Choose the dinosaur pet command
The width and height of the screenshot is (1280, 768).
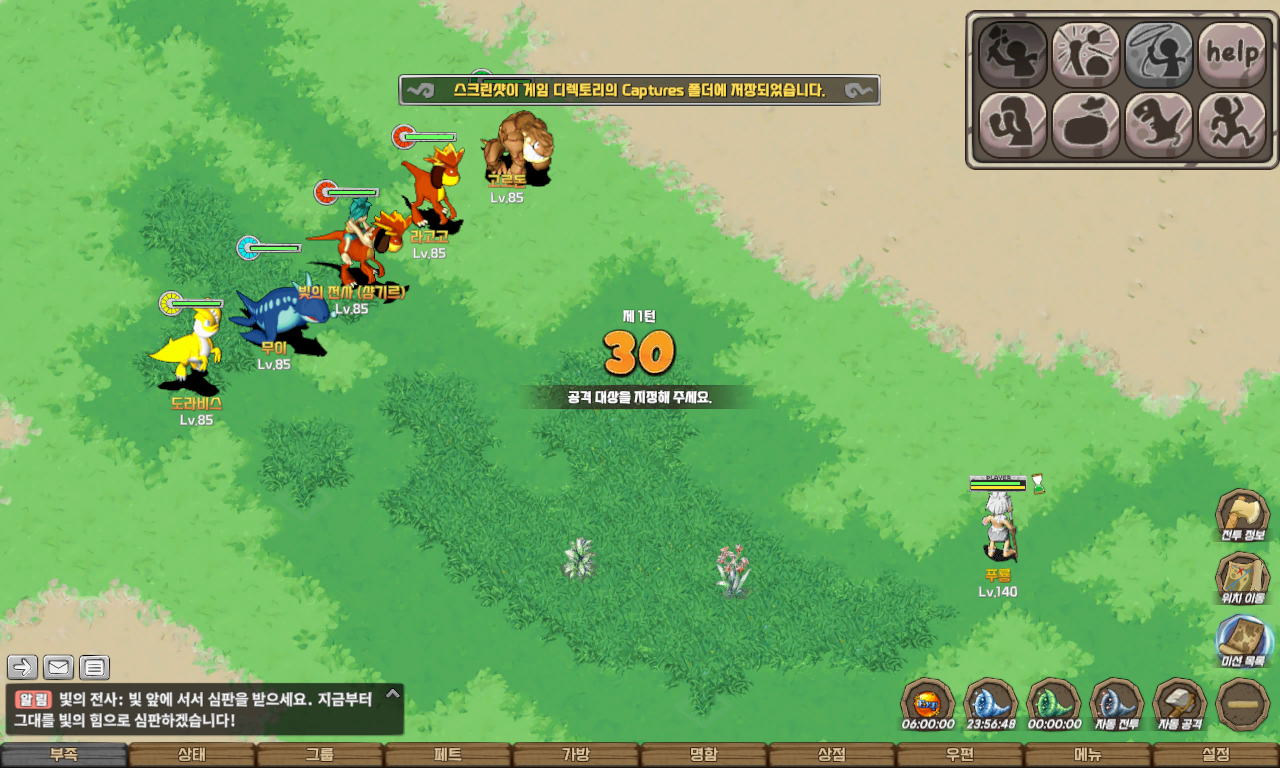(x=1158, y=125)
